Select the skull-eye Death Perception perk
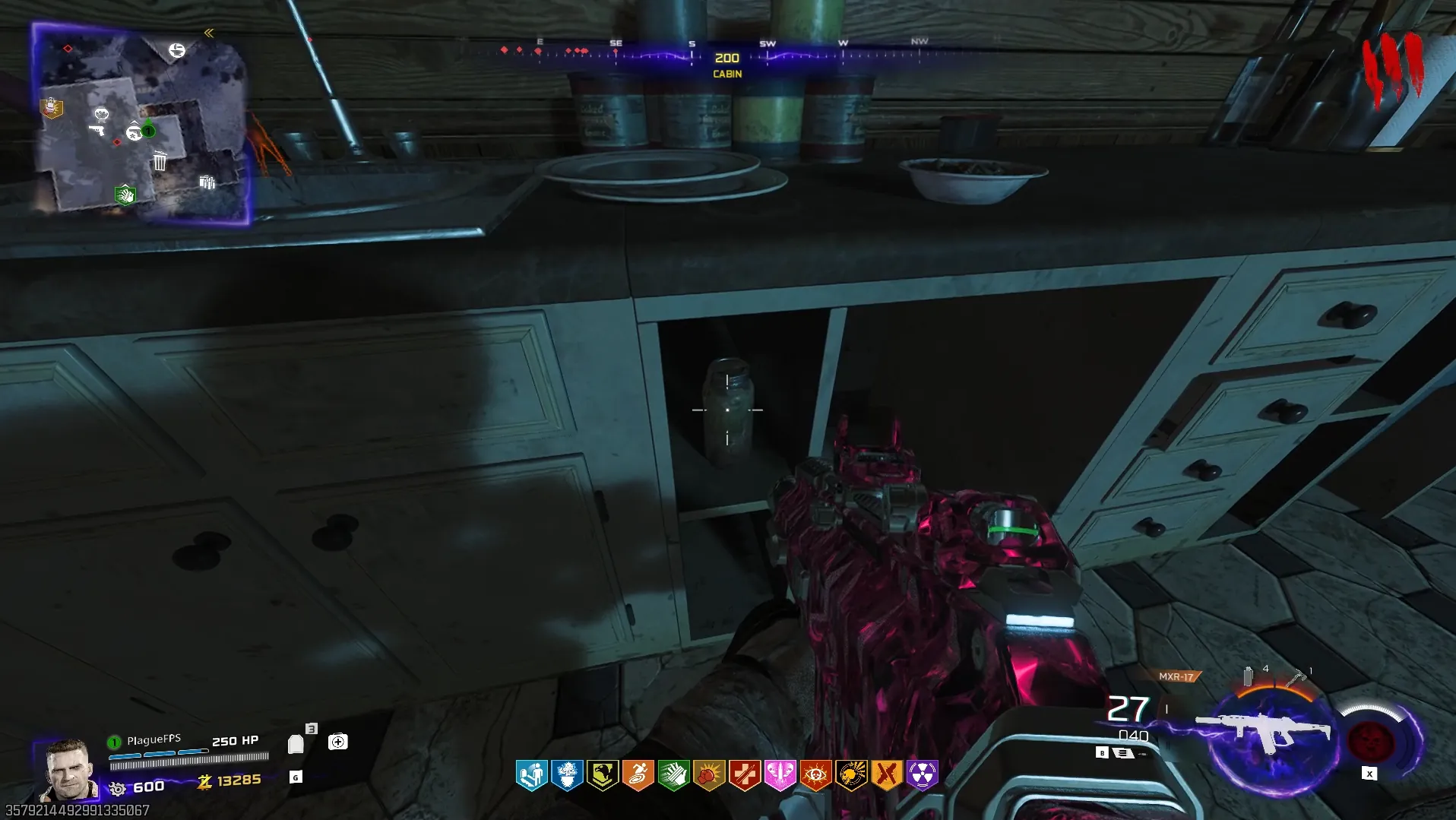 click(x=815, y=775)
